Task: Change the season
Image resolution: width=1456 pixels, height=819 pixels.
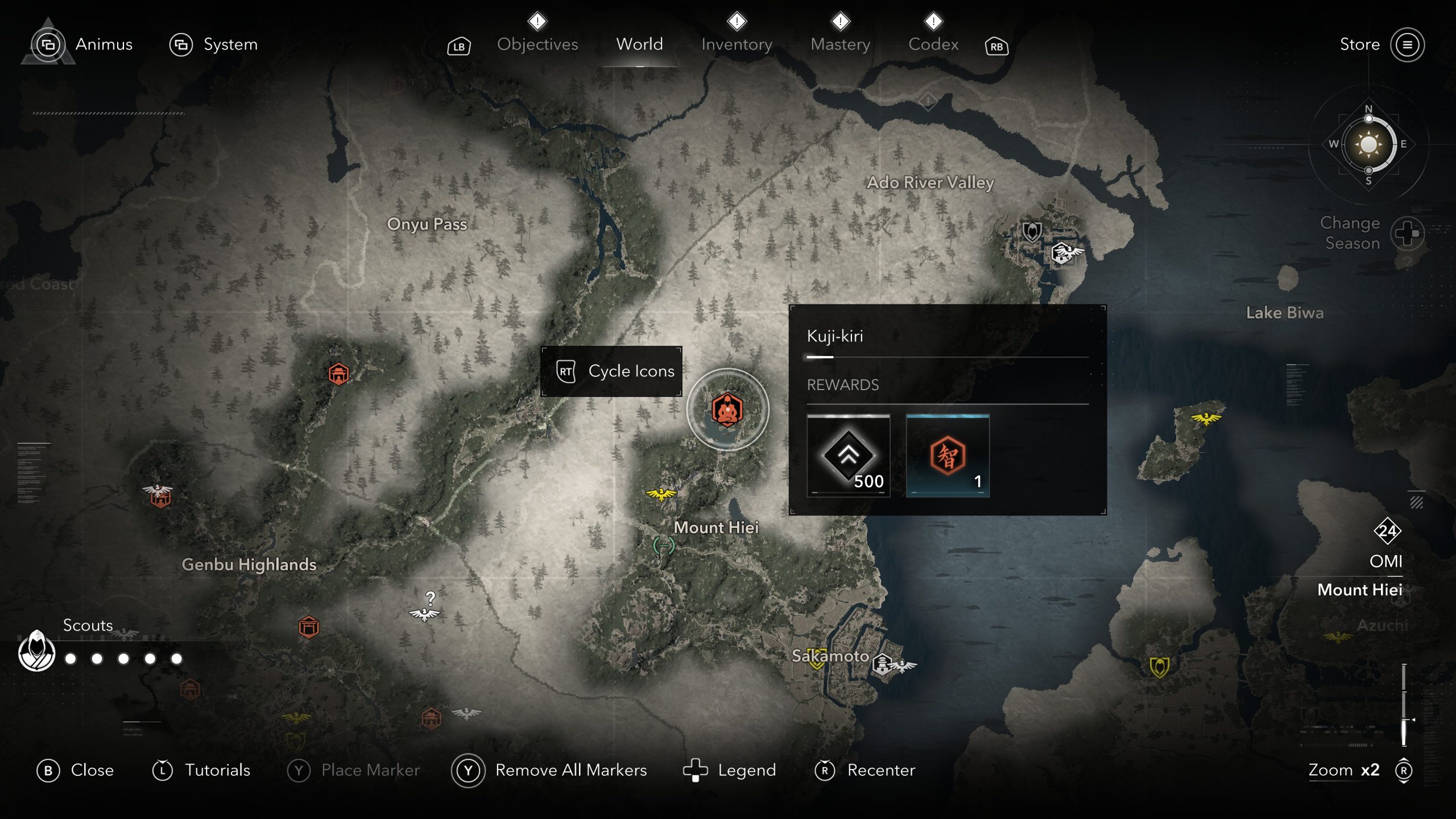Action: pos(1407,233)
